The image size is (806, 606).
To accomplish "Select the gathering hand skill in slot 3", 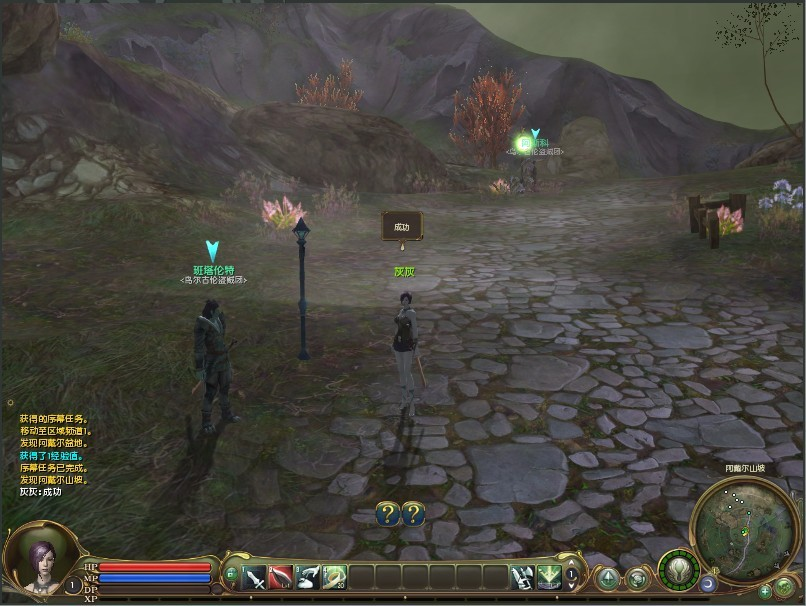I will click(x=308, y=577).
